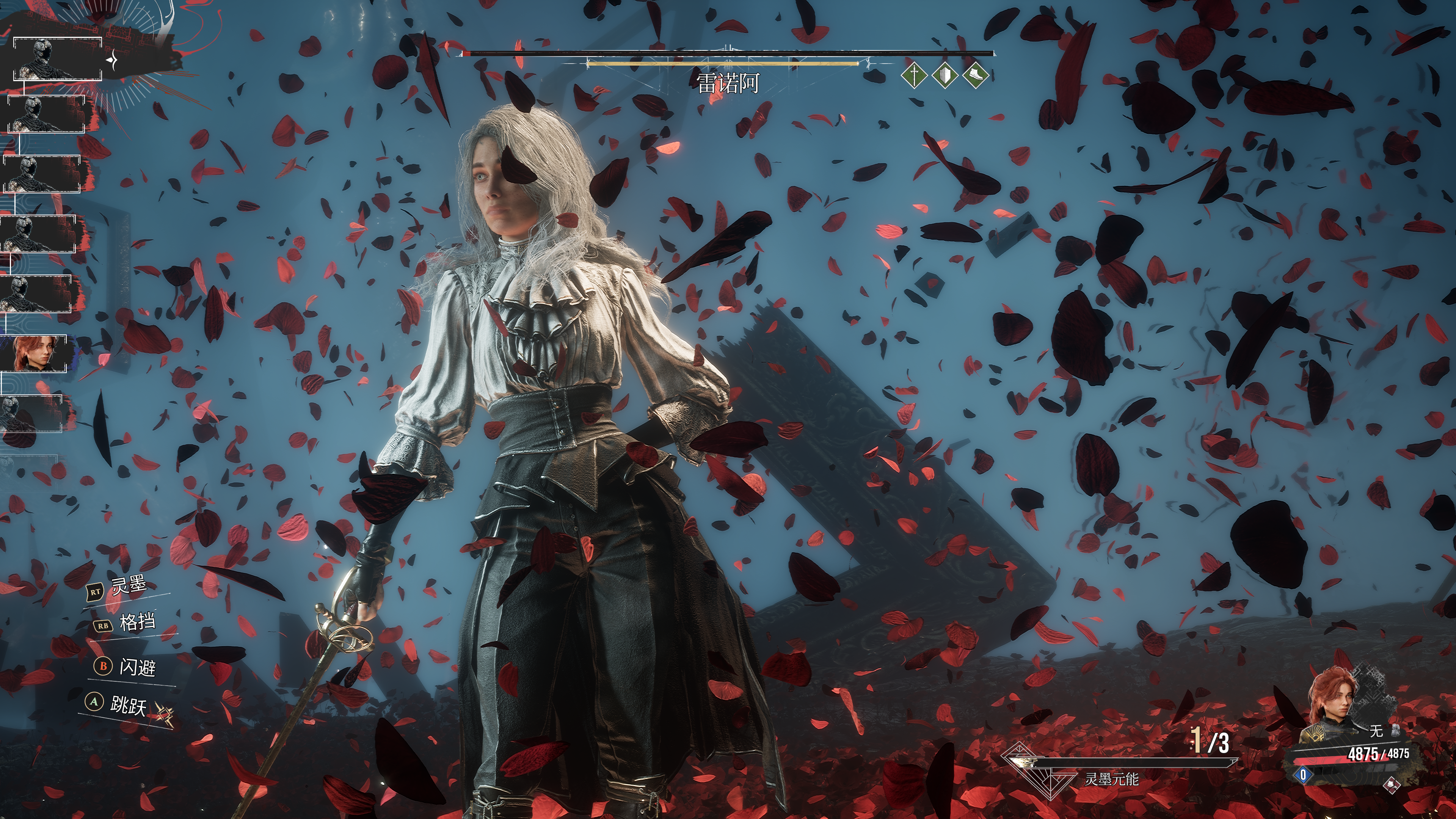Image resolution: width=1456 pixels, height=819 pixels.
Task: Select the active-turn enemy portrait marked by the arrow
Action: point(56,60)
